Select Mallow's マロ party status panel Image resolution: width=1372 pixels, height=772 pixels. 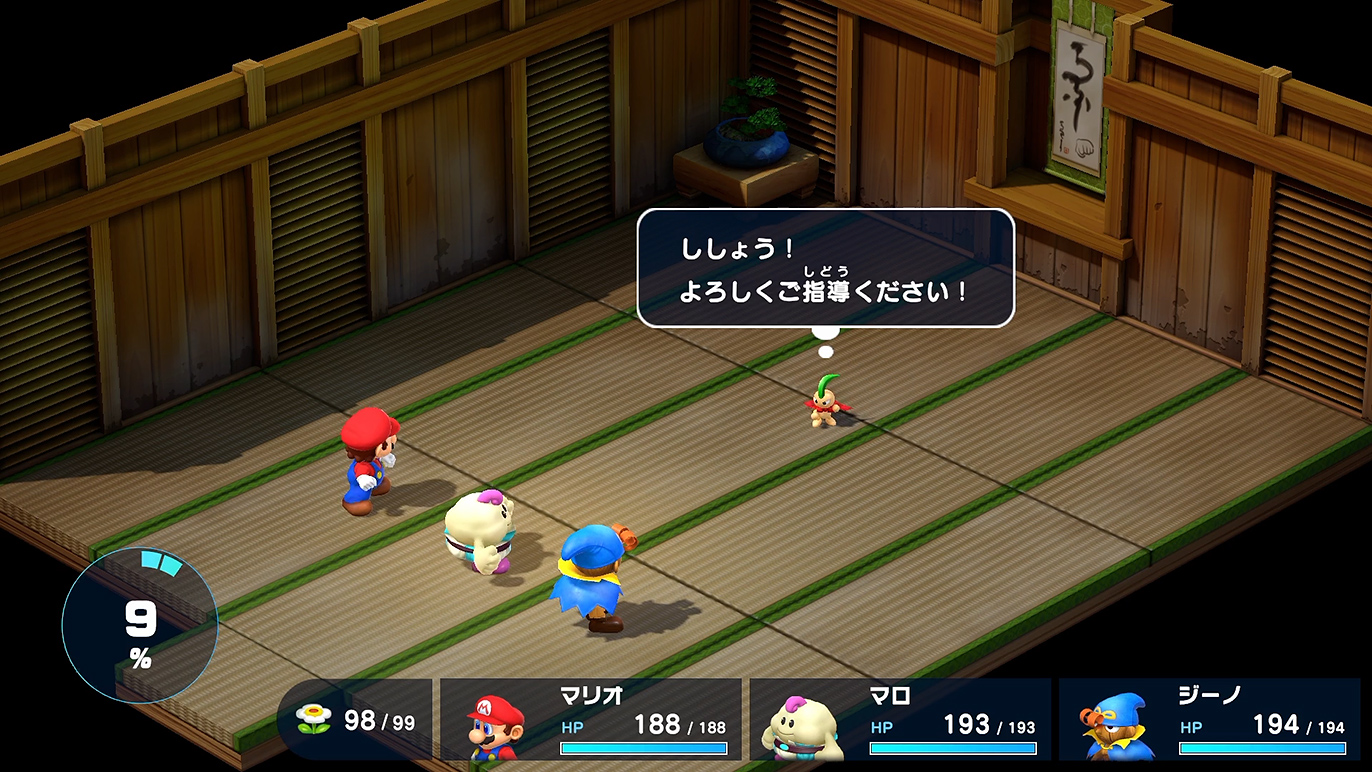coord(900,720)
